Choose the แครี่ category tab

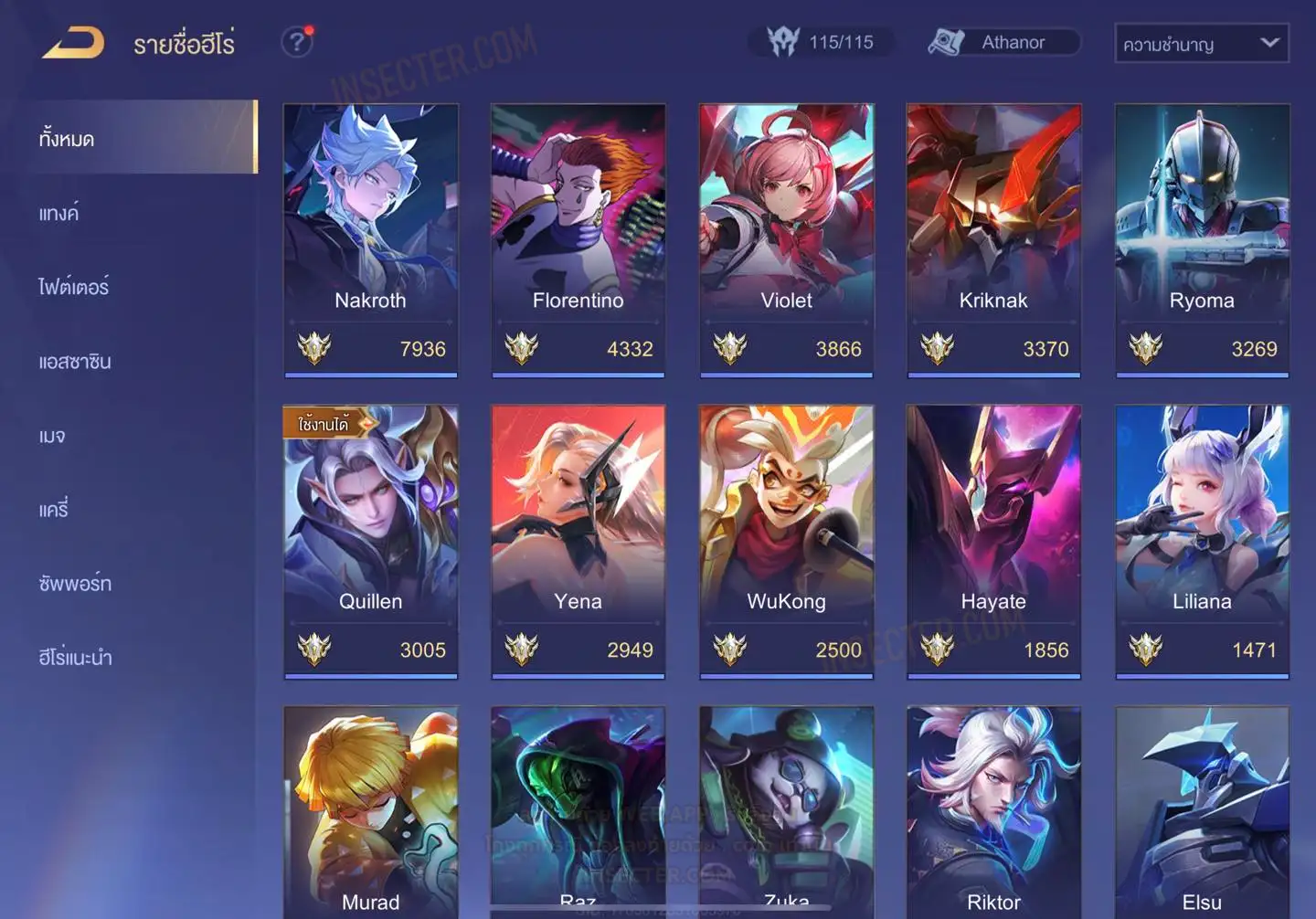coord(54,510)
